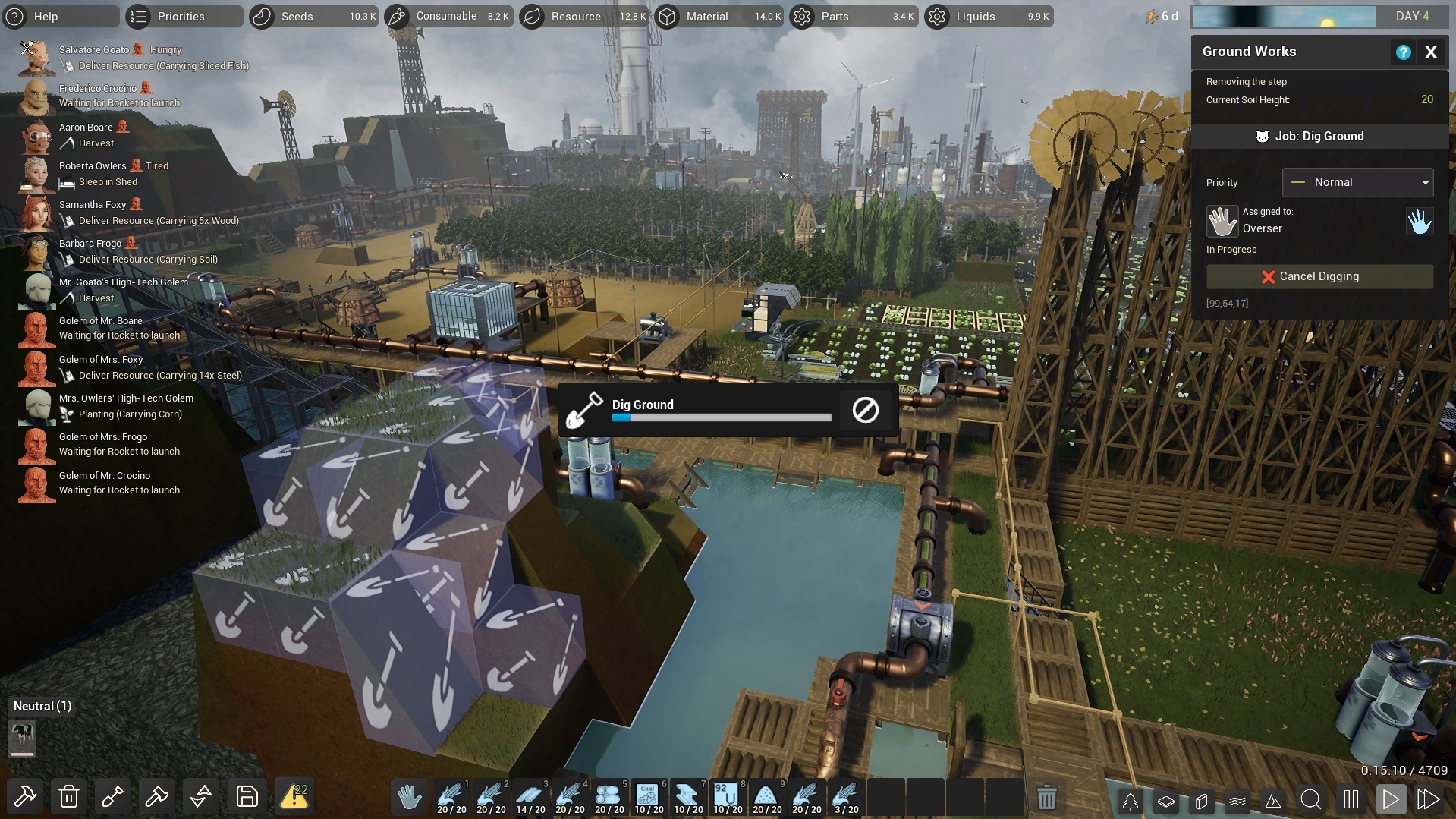The height and width of the screenshot is (819, 1456).
Task: Open the Help menu
Action: tap(46, 16)
